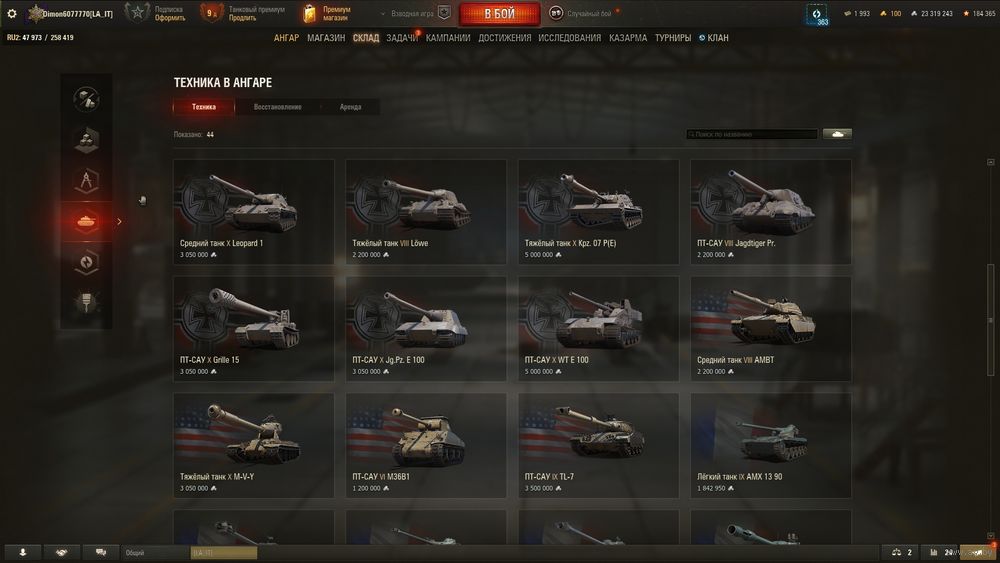Open the АНГАР menu
This screenshot has width=1000, height=563.
coord(287,38)
